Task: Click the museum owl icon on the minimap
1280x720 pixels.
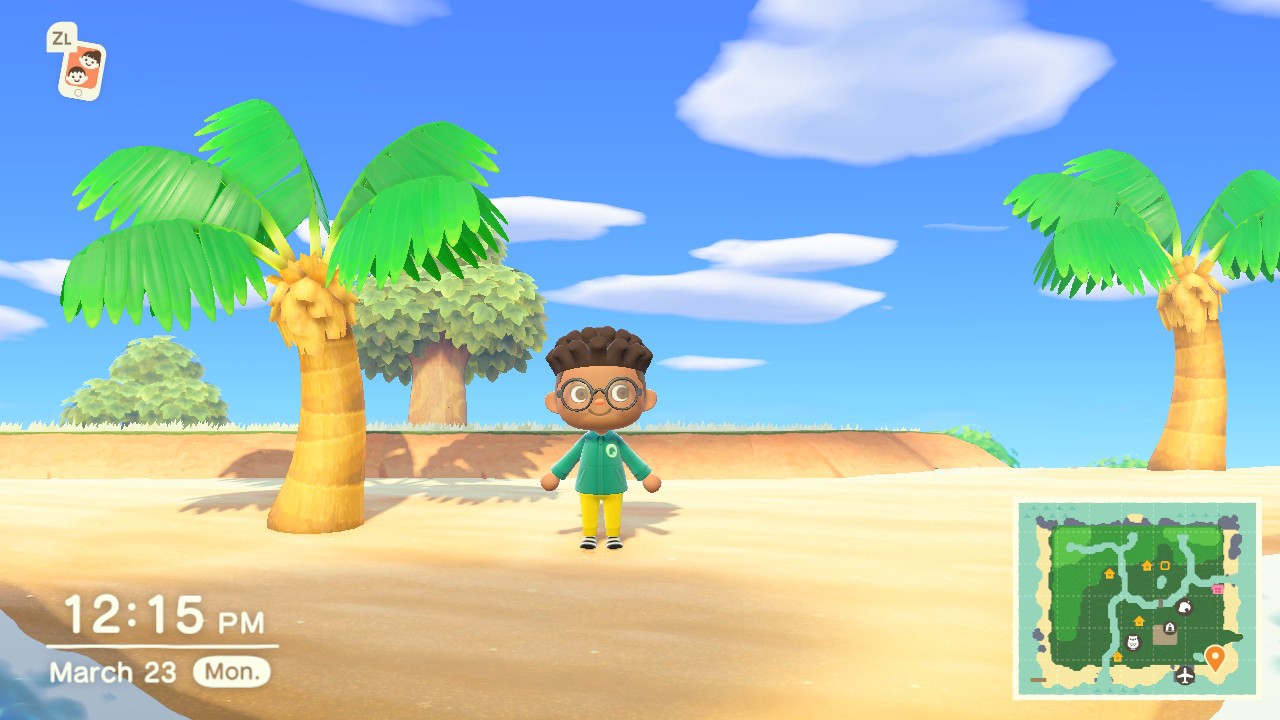Action: (1132, 641)
